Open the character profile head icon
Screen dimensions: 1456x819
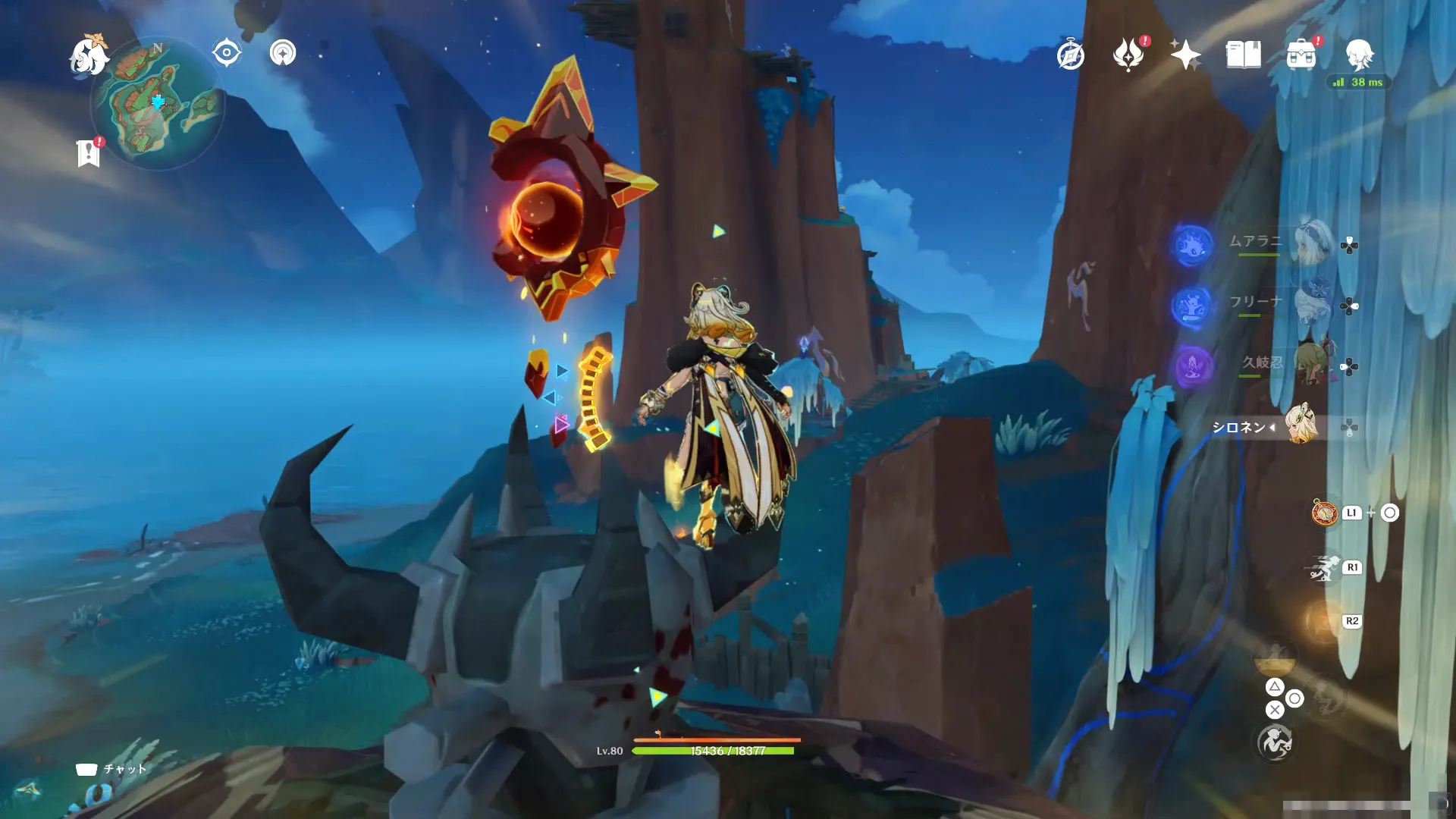pyautogui.click(x=1359, y=55)
